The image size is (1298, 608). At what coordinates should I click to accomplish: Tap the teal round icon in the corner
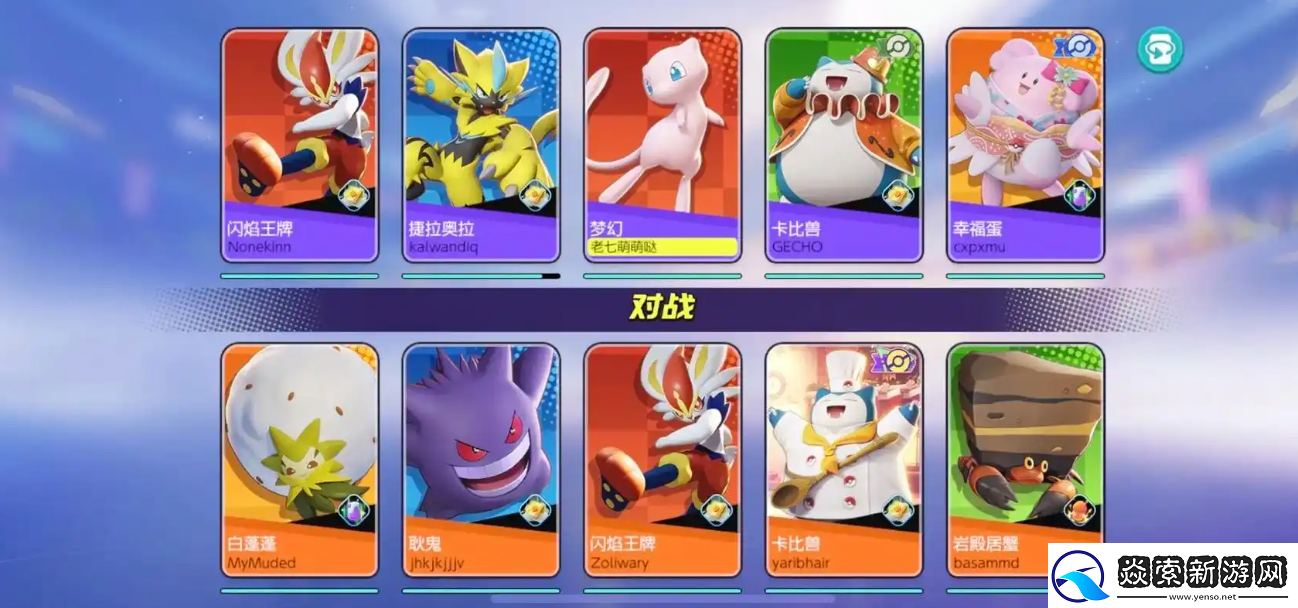click(x=1159, y=49)
